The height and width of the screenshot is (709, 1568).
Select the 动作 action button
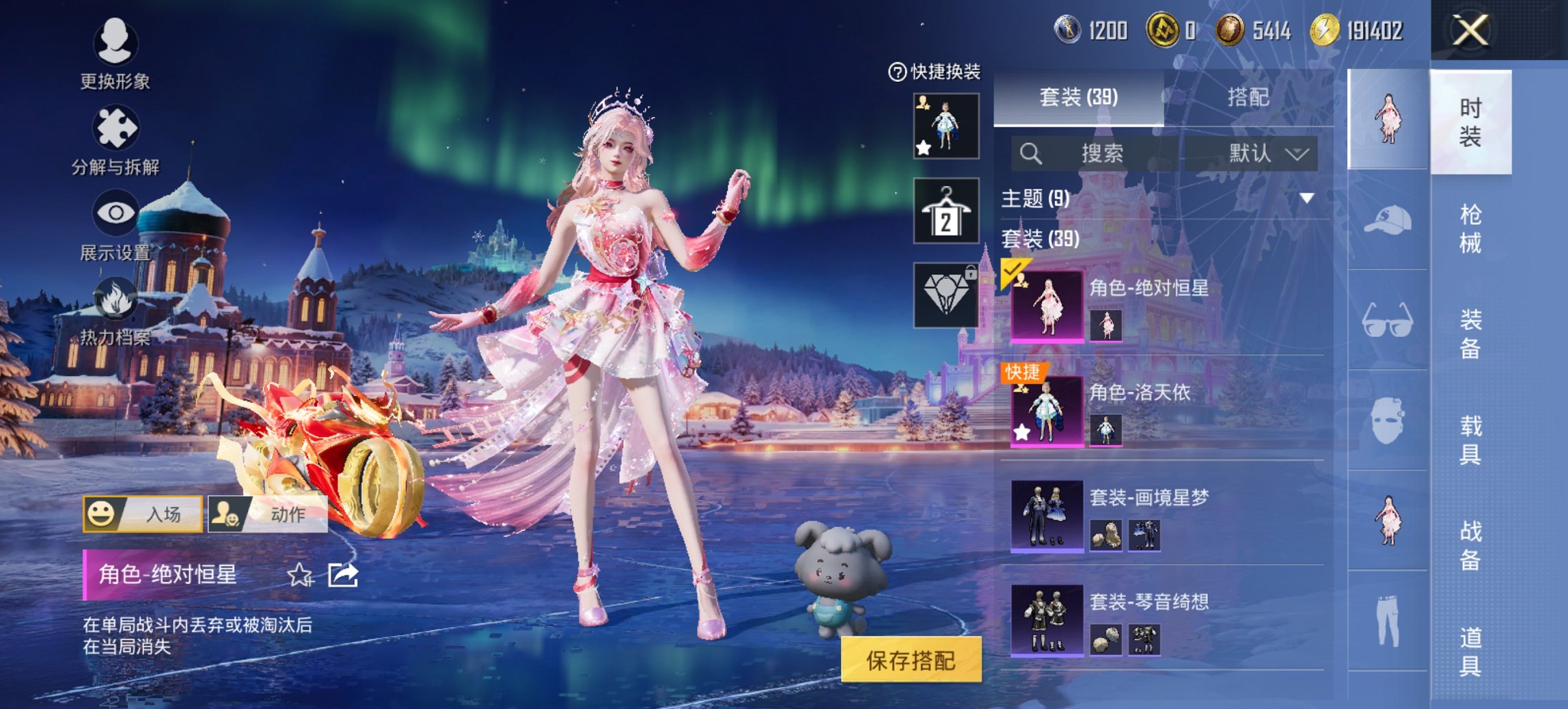tap(268, 514)
